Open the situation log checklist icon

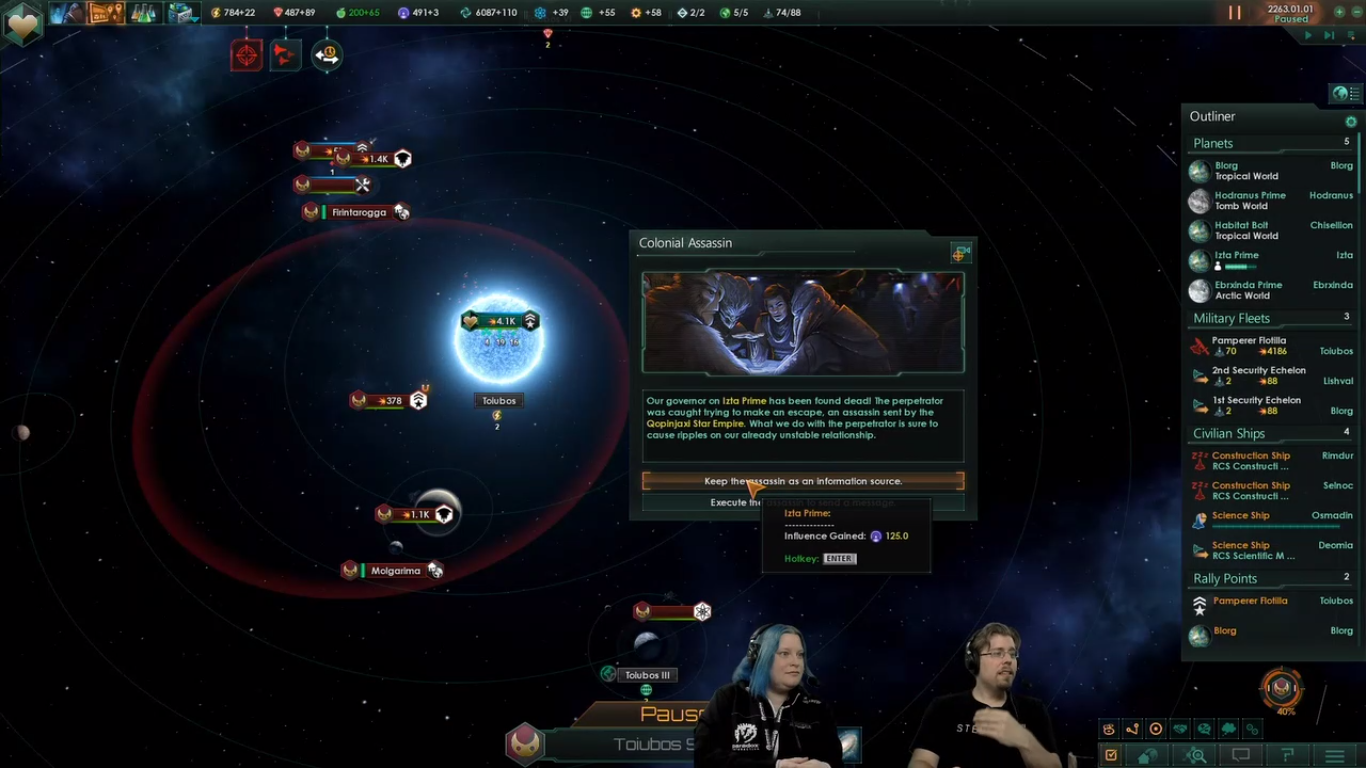click(x=1110, y=757)
